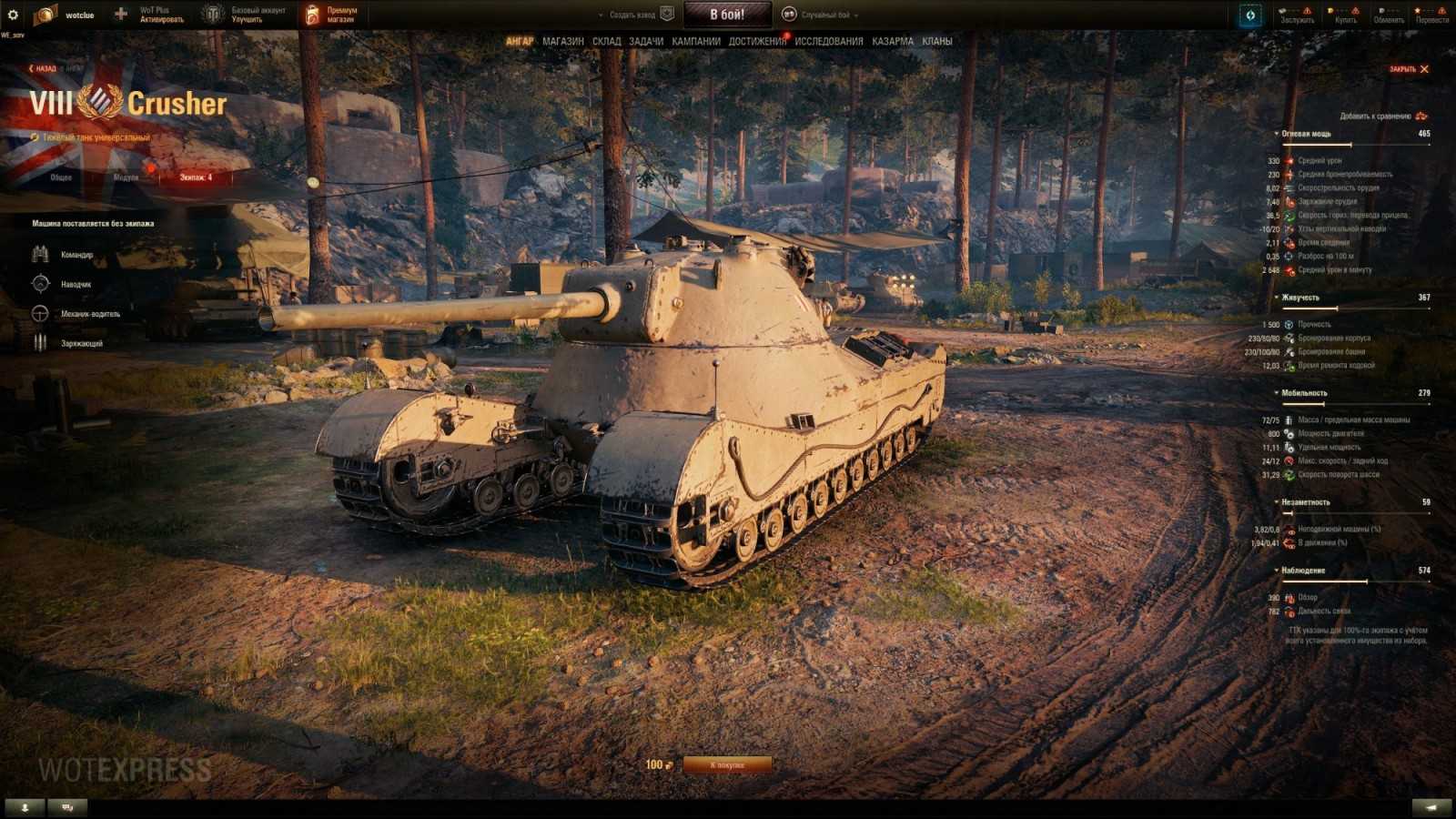Click the Разброс на 100 м accuracy icon

click(1287, 257)
